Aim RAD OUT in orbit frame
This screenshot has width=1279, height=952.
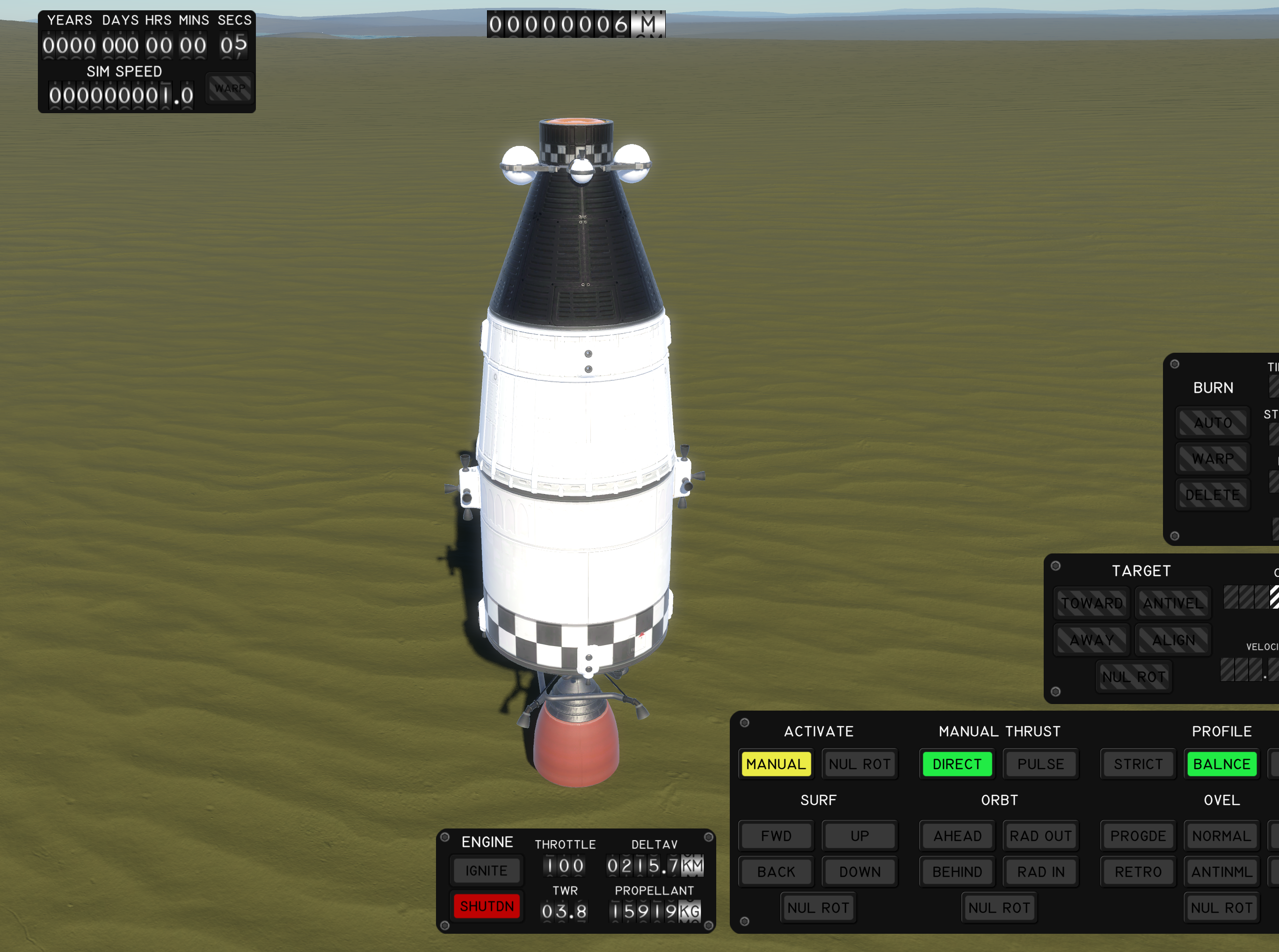click(1040, 836)
